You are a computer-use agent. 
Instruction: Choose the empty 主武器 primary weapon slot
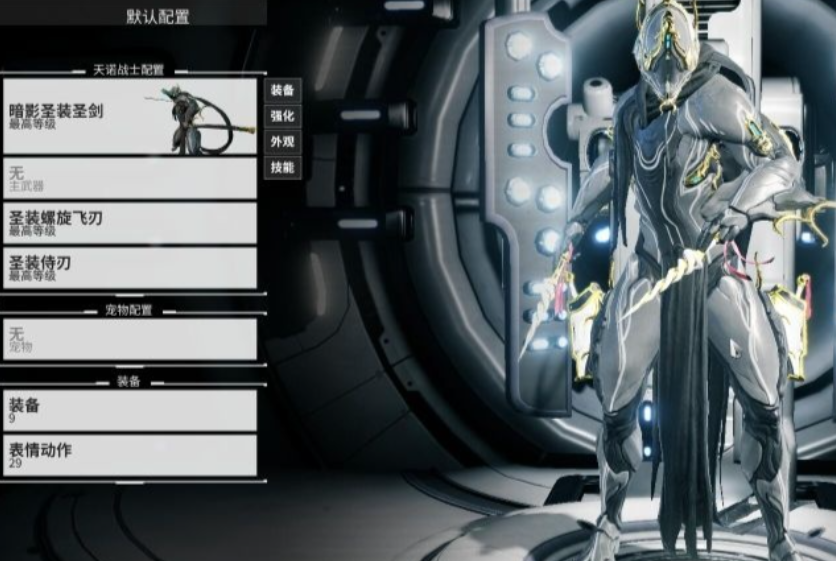(x=129, y=177)
